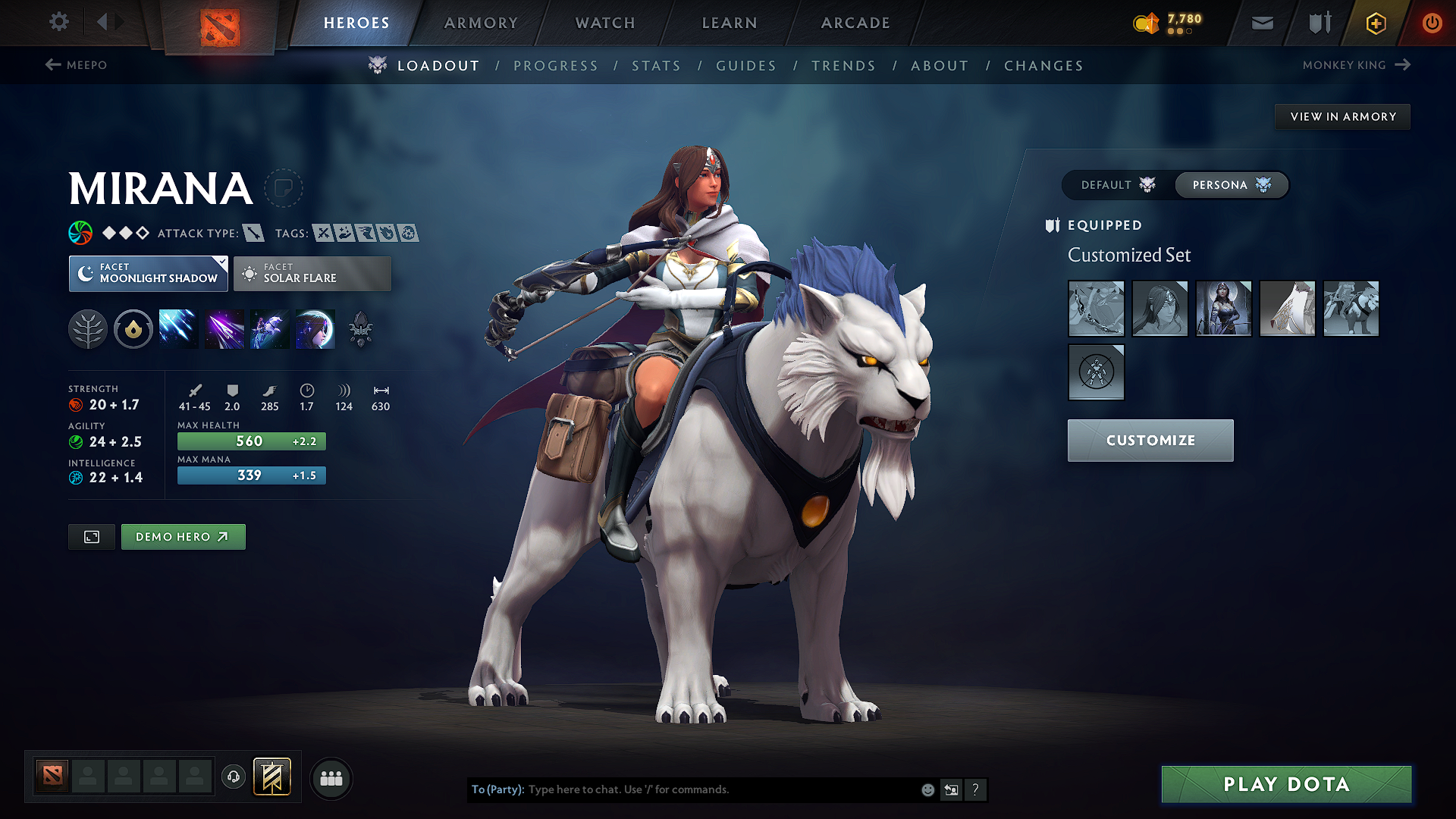Screen dimensions: 1456x819
Task: Enable the Persona appearance option
Action: point(1230,184)
